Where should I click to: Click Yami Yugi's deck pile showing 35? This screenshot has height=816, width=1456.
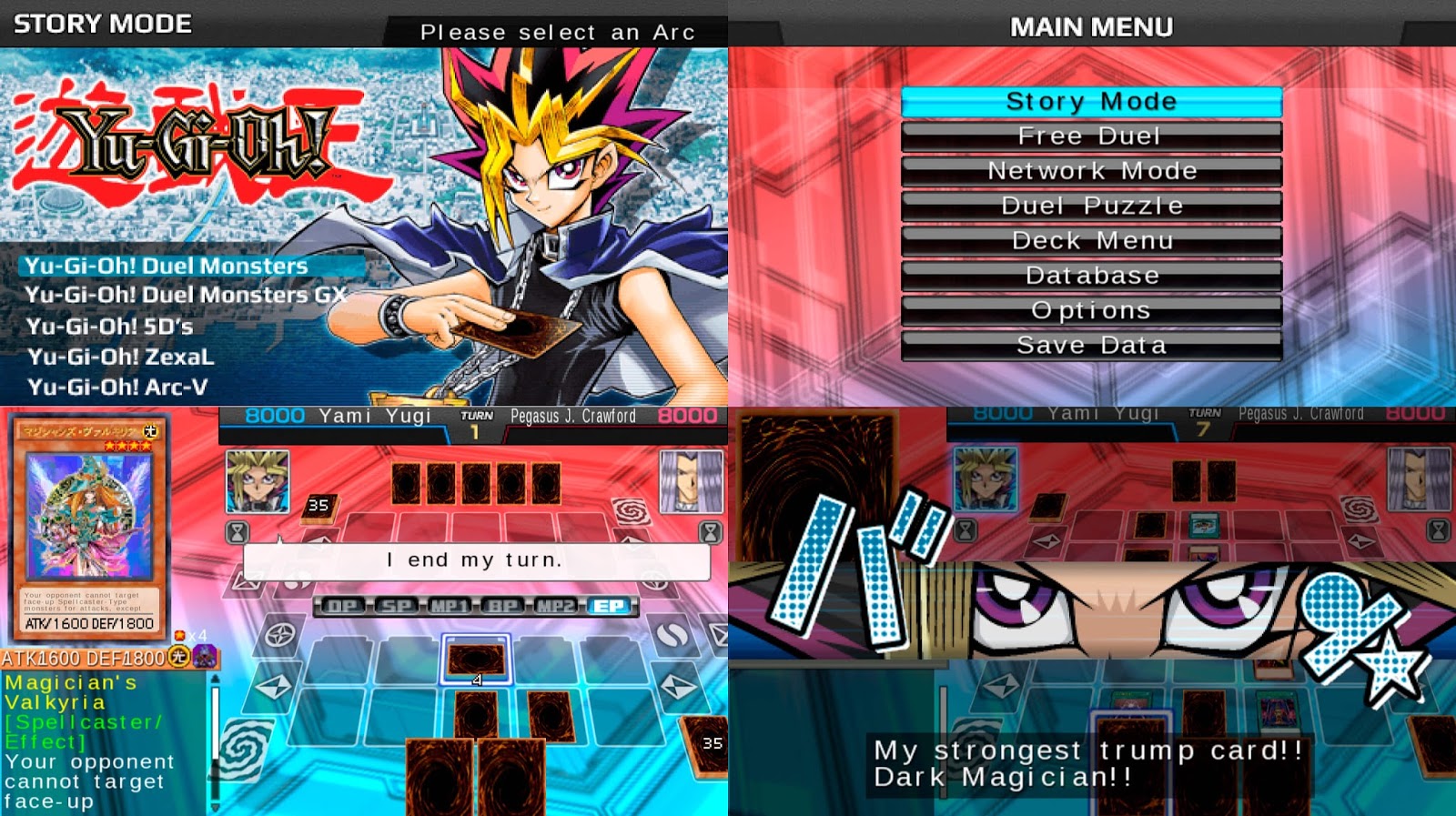click(318, 510)
